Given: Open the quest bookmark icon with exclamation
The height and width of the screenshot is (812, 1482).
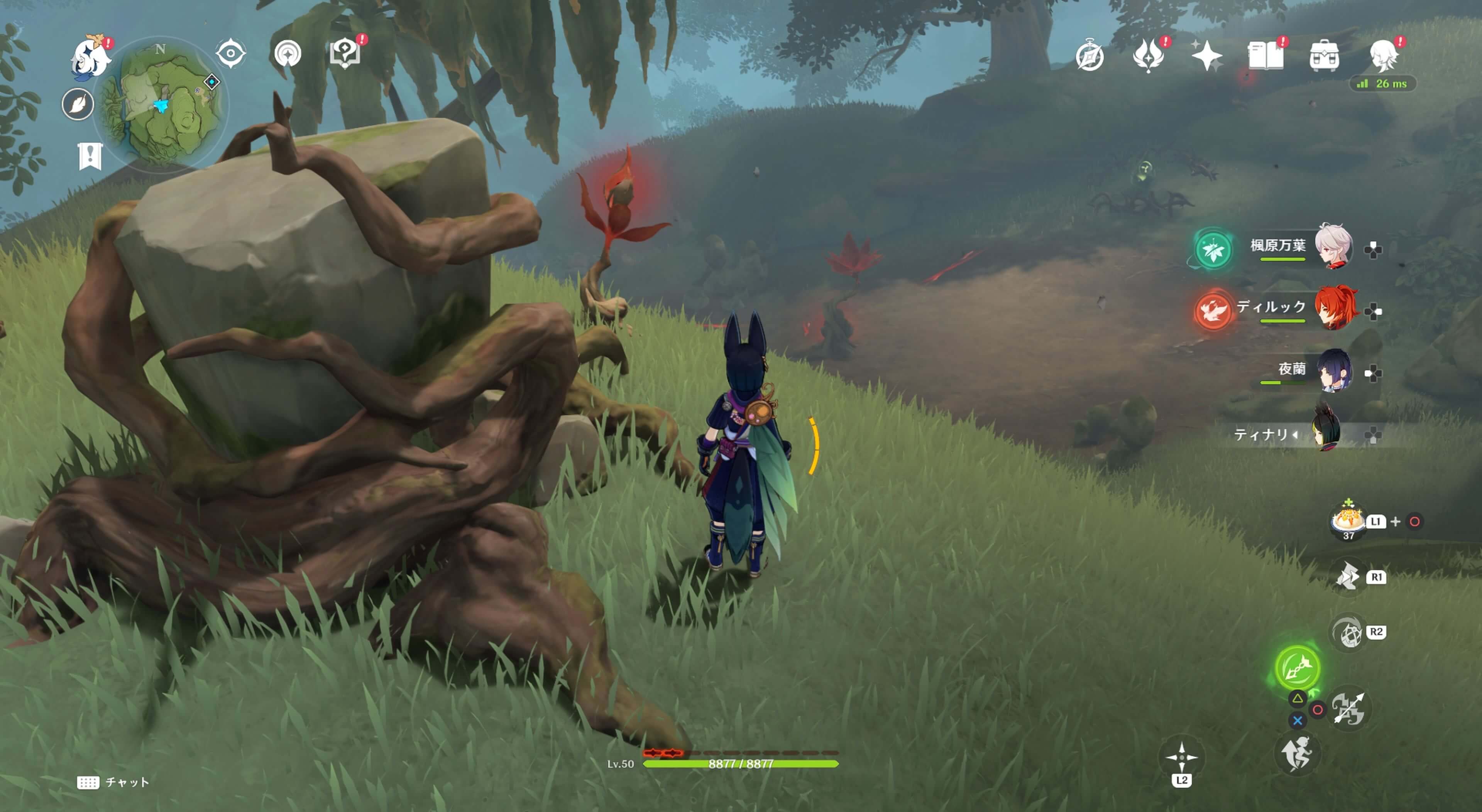Looking at the screenshot, I should coord(90,156).
